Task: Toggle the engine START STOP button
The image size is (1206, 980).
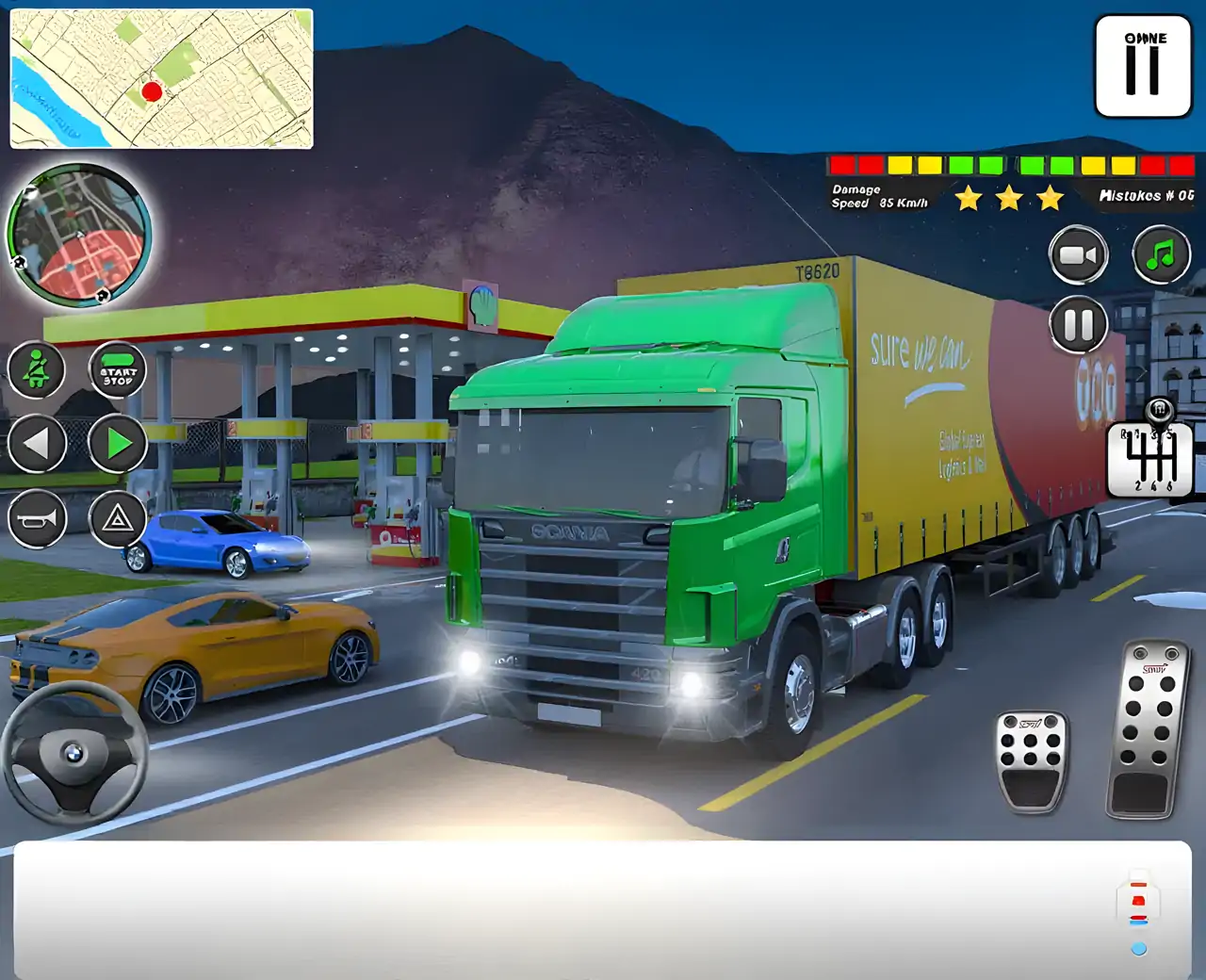Action: point(118,369)
